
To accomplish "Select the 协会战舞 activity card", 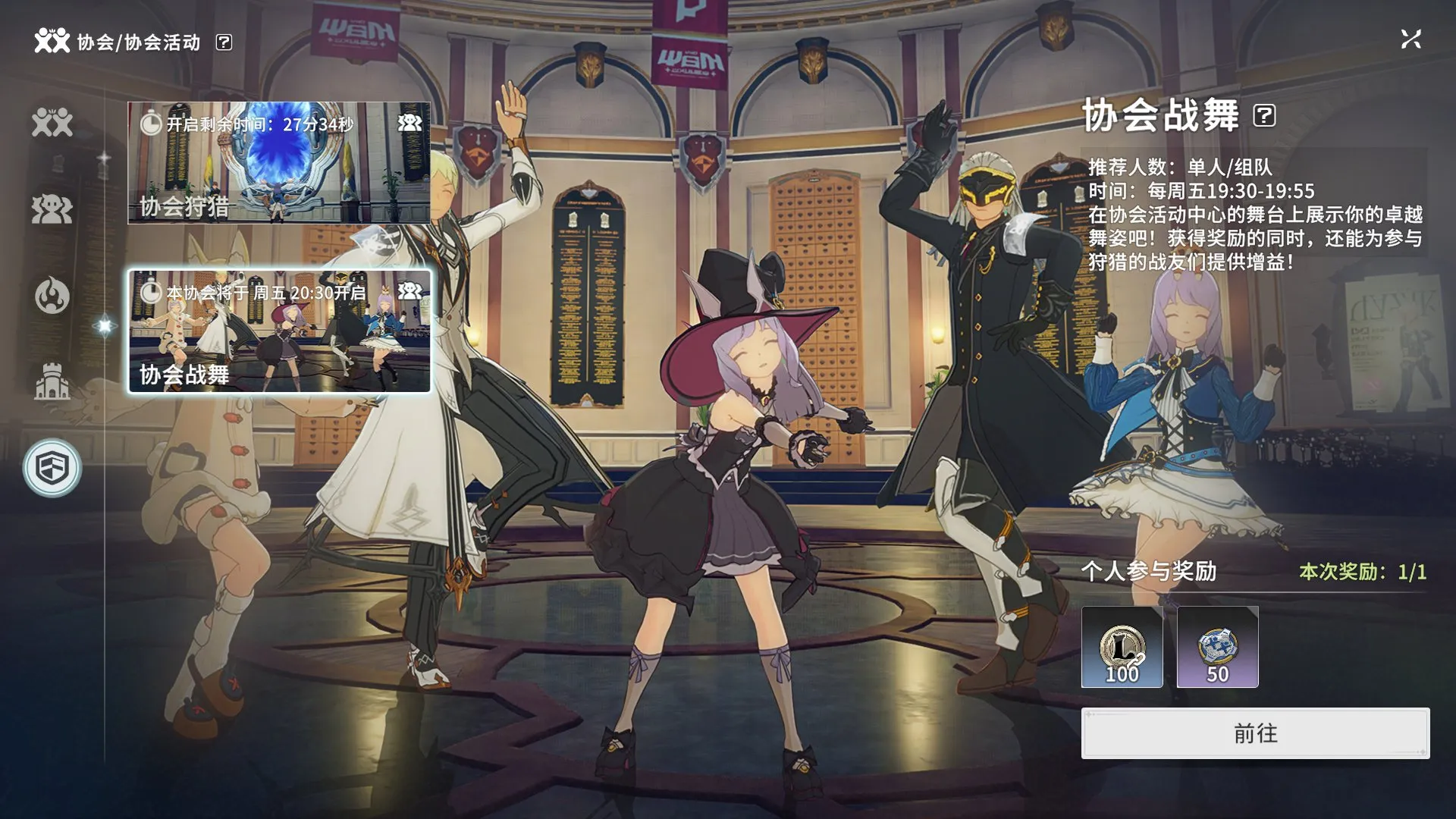I will 279,331.
